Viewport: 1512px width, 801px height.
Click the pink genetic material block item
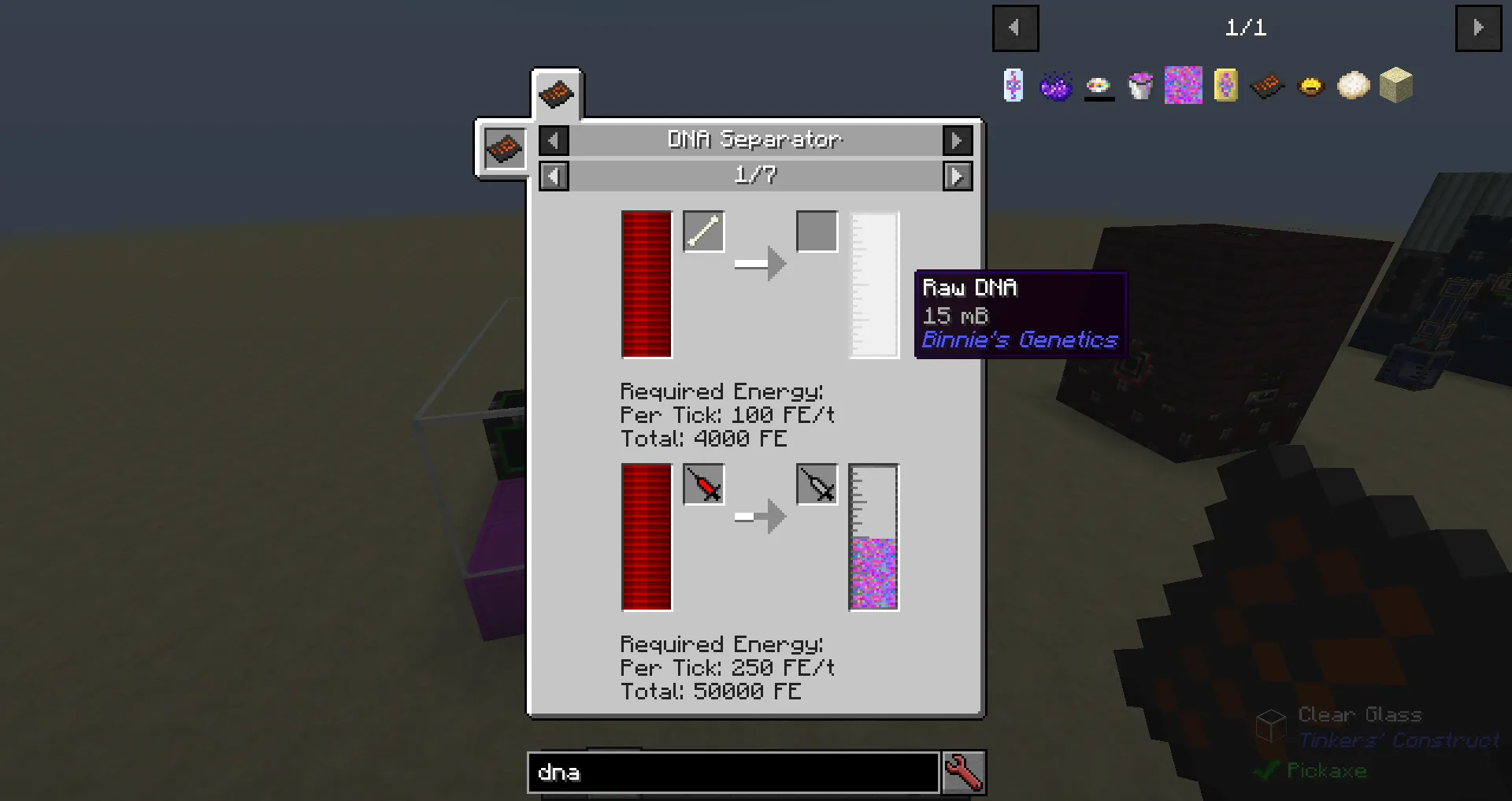point(1183,84)
